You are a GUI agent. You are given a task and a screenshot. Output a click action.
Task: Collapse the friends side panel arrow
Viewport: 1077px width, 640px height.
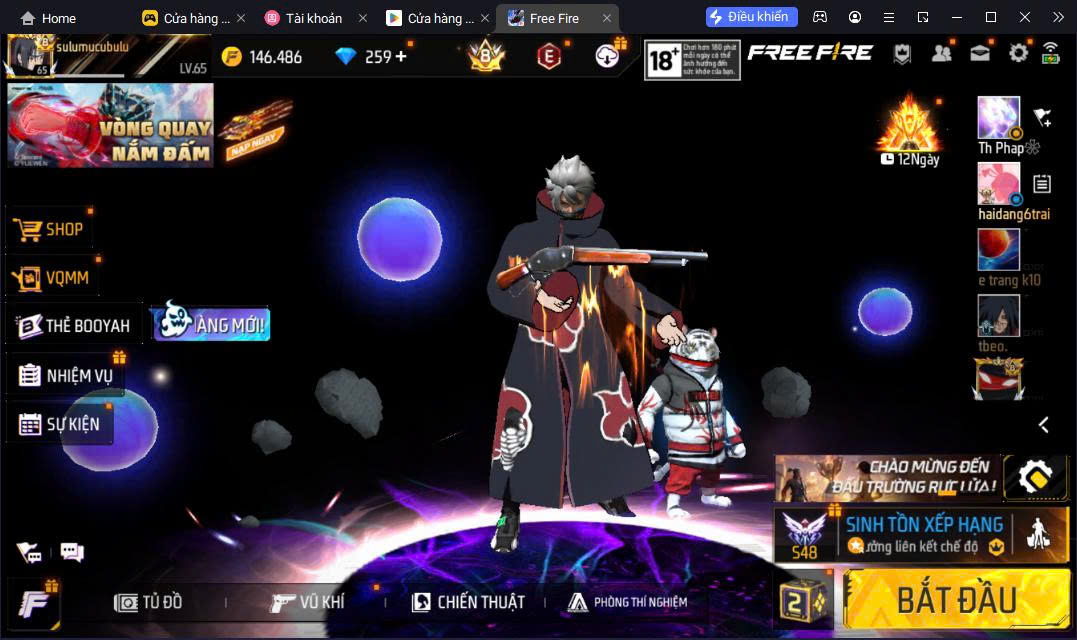pyautogui.click(x=1043, y=425)
